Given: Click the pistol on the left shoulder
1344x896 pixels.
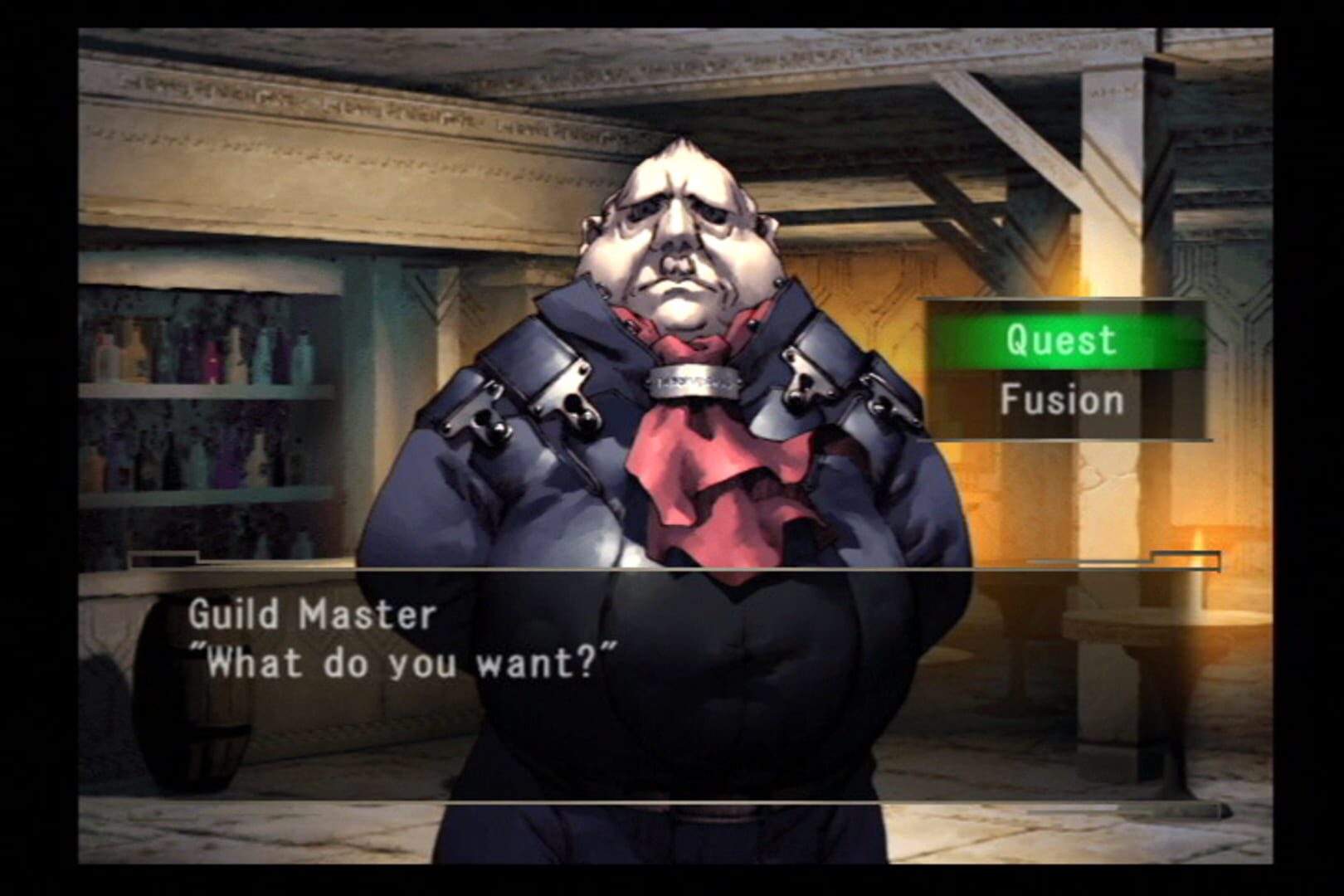Looking at the screenshot, I should 489,415.
